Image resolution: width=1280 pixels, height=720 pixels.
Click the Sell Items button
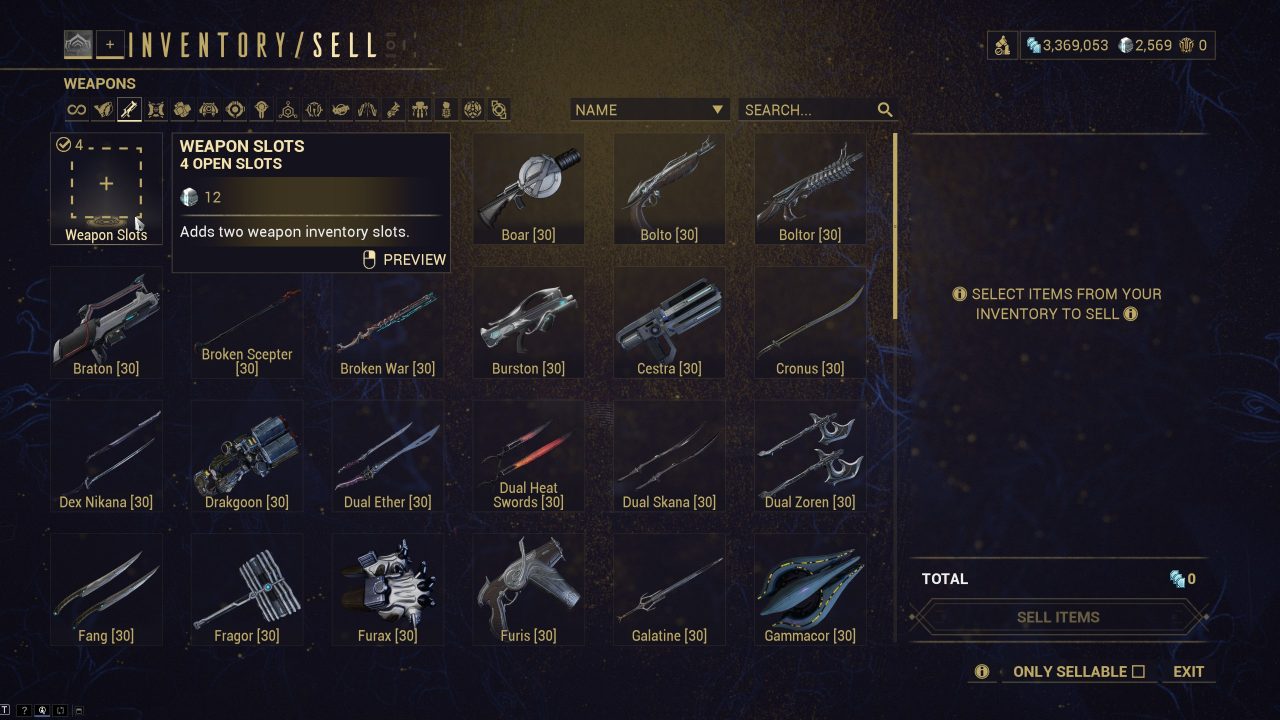pos(1058,617)
